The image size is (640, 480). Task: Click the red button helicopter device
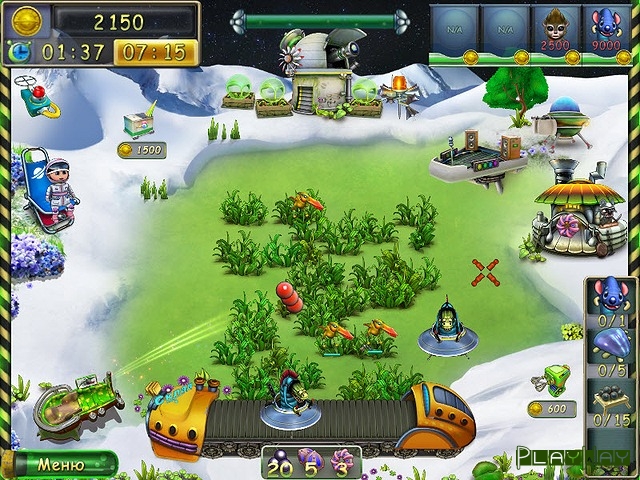point(36,94)
